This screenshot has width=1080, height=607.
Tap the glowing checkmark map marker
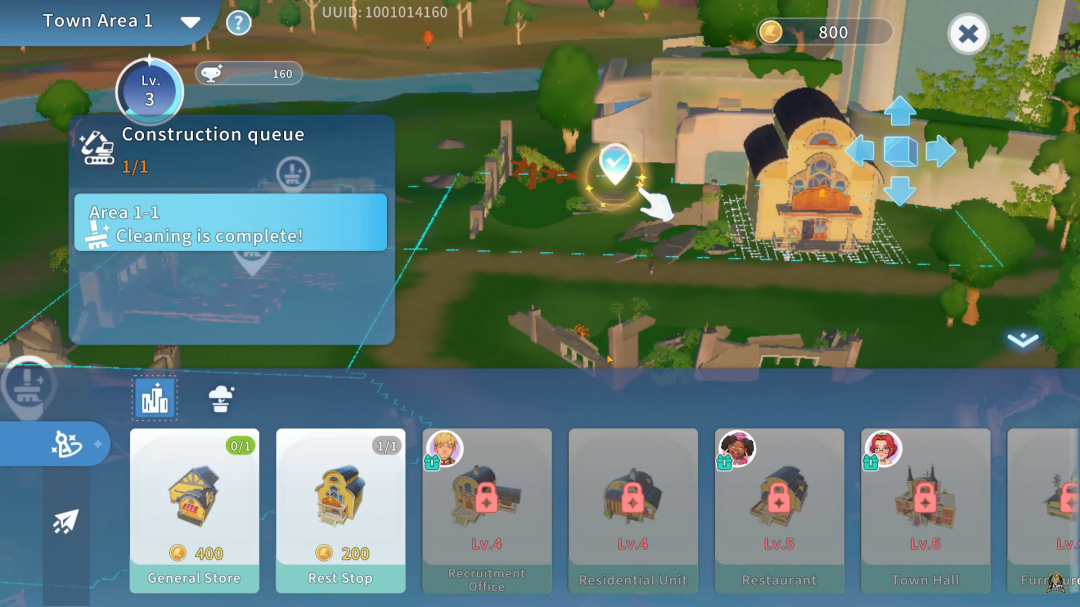click(x=615, y=165)
